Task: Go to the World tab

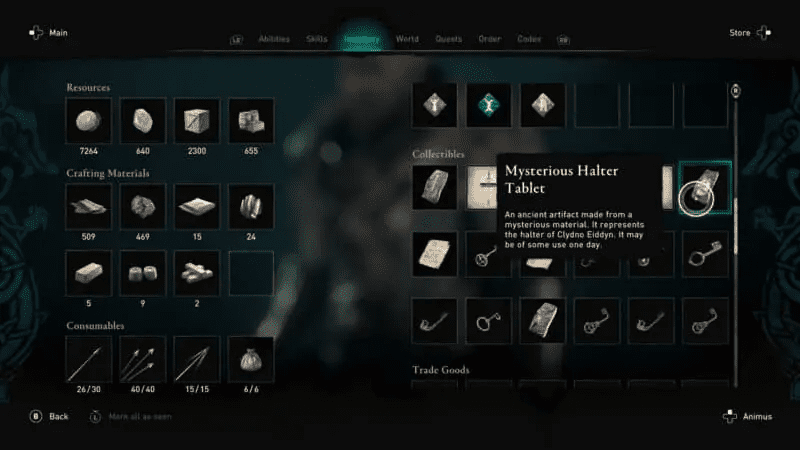Action: (407, 40)
